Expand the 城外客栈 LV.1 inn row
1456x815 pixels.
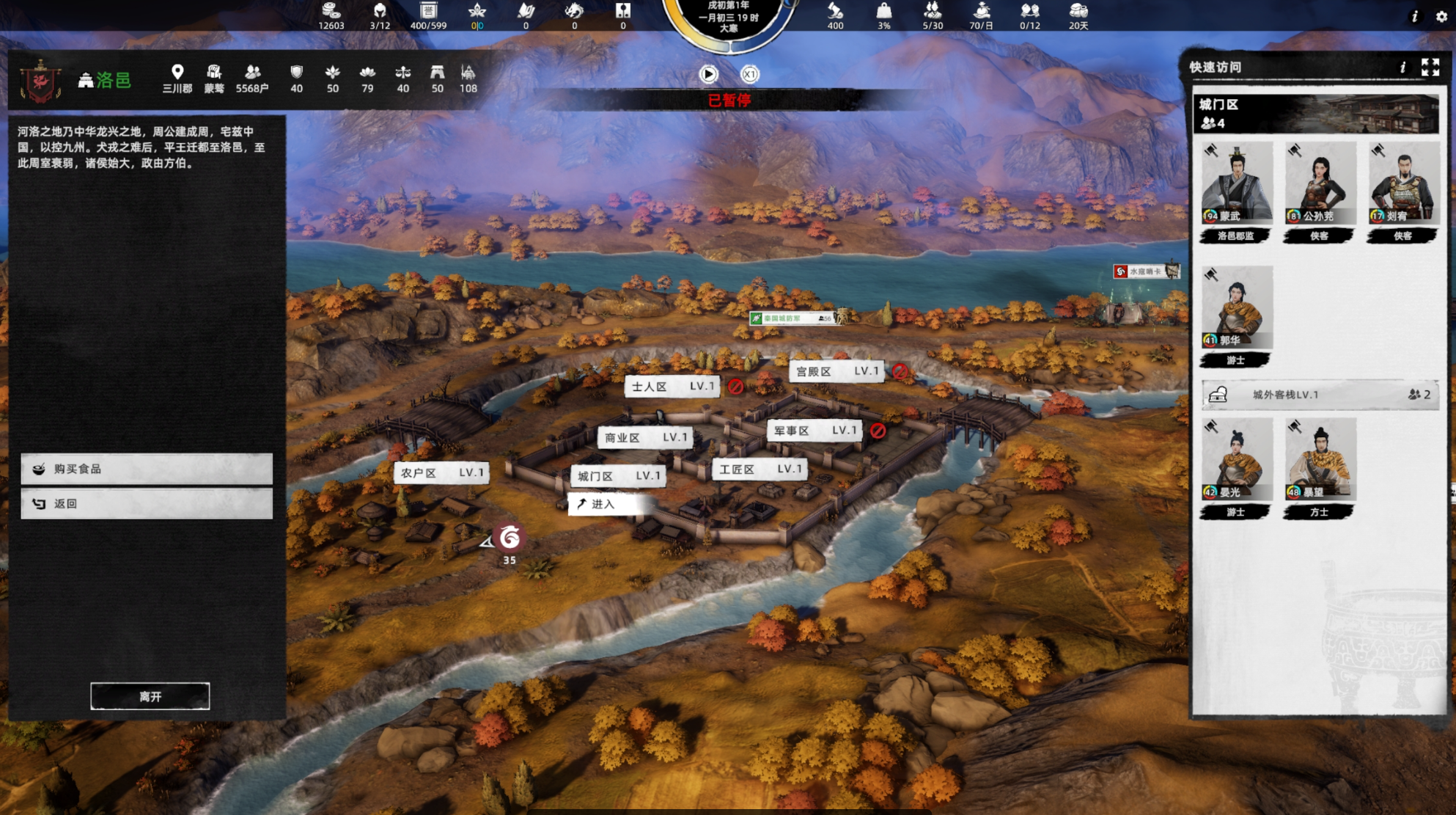pos(1320,395)
